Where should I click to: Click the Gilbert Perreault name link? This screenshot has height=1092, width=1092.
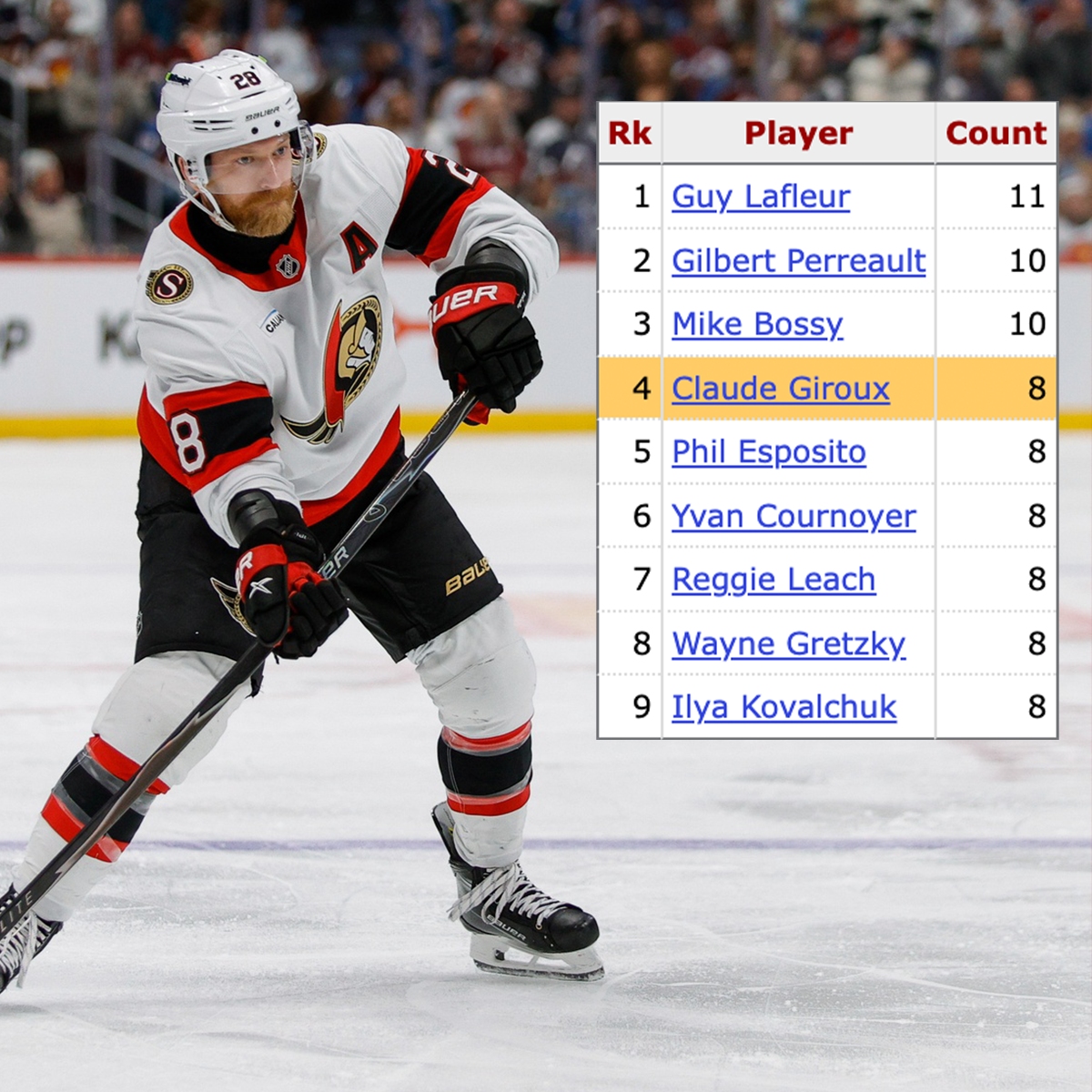pyautogui.click(x=798, y=261)
